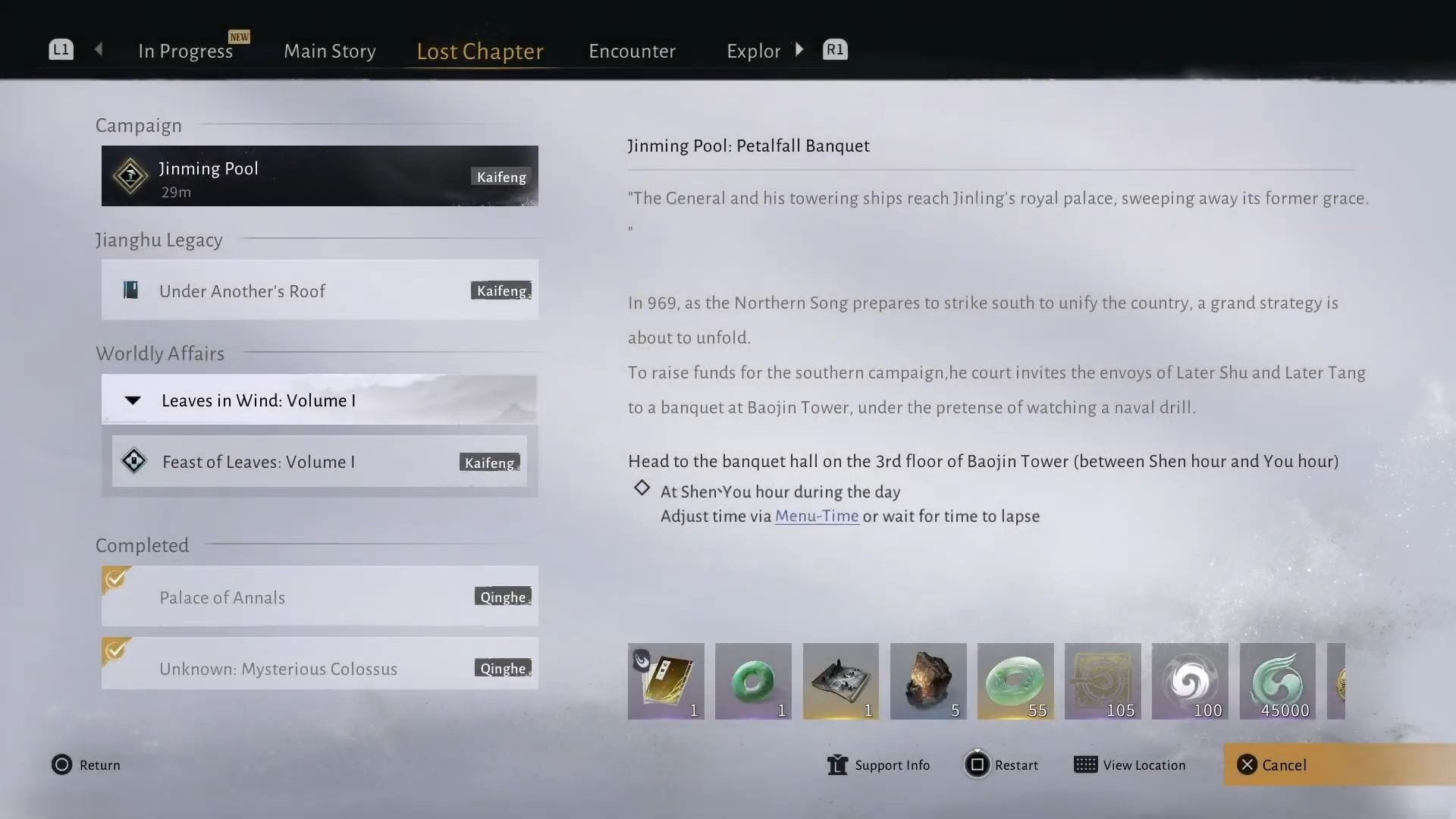Click the R1 right arrow to change tabs
This screenshot has width=1456, height=819.
(x=799, y=49)
